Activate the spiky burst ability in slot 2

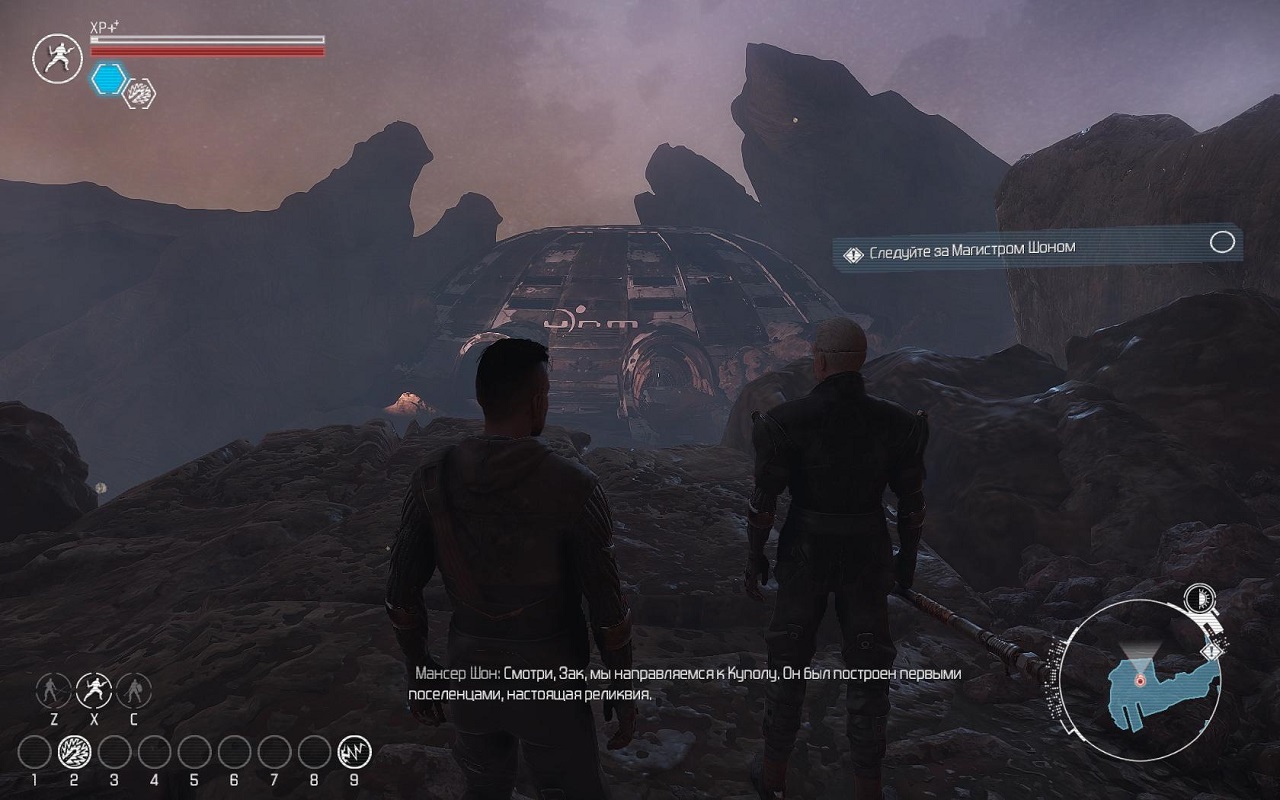point(74,751)
